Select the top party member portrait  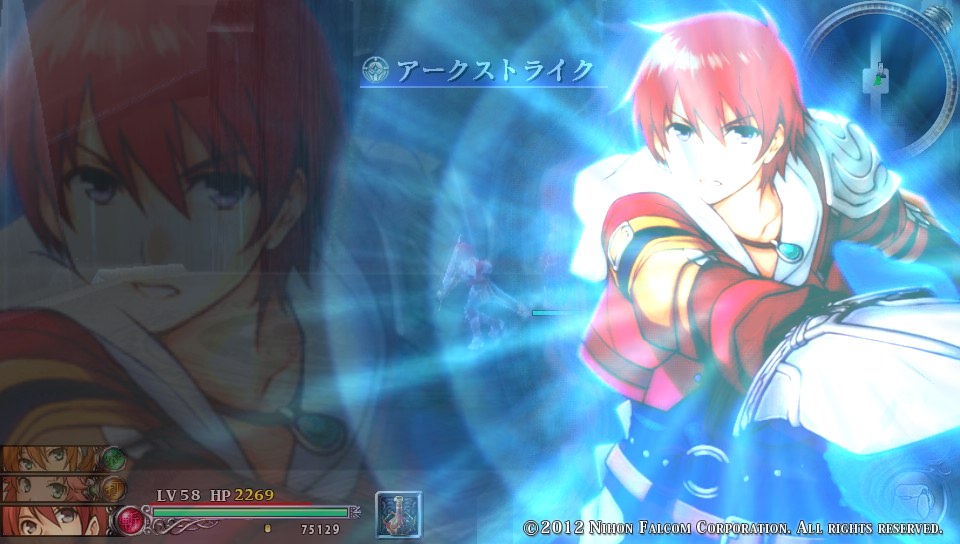point(50,459)
